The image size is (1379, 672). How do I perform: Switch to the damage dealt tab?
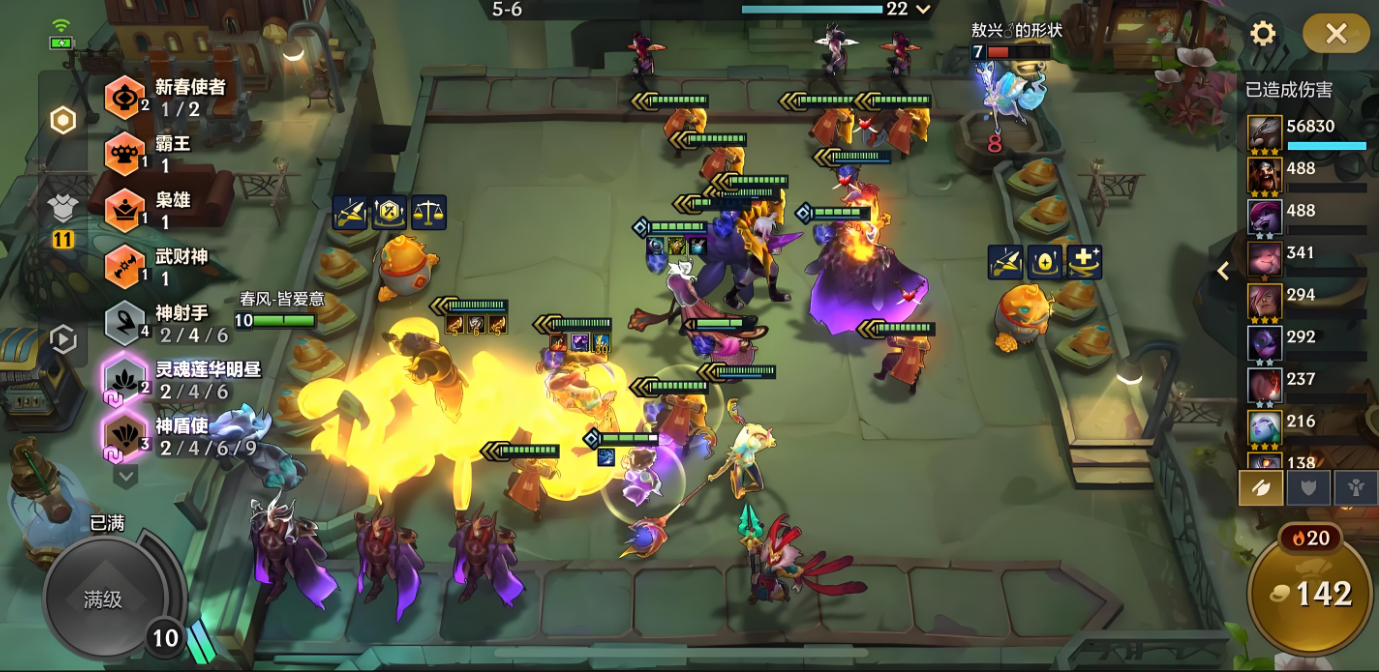coord(1261,488)
